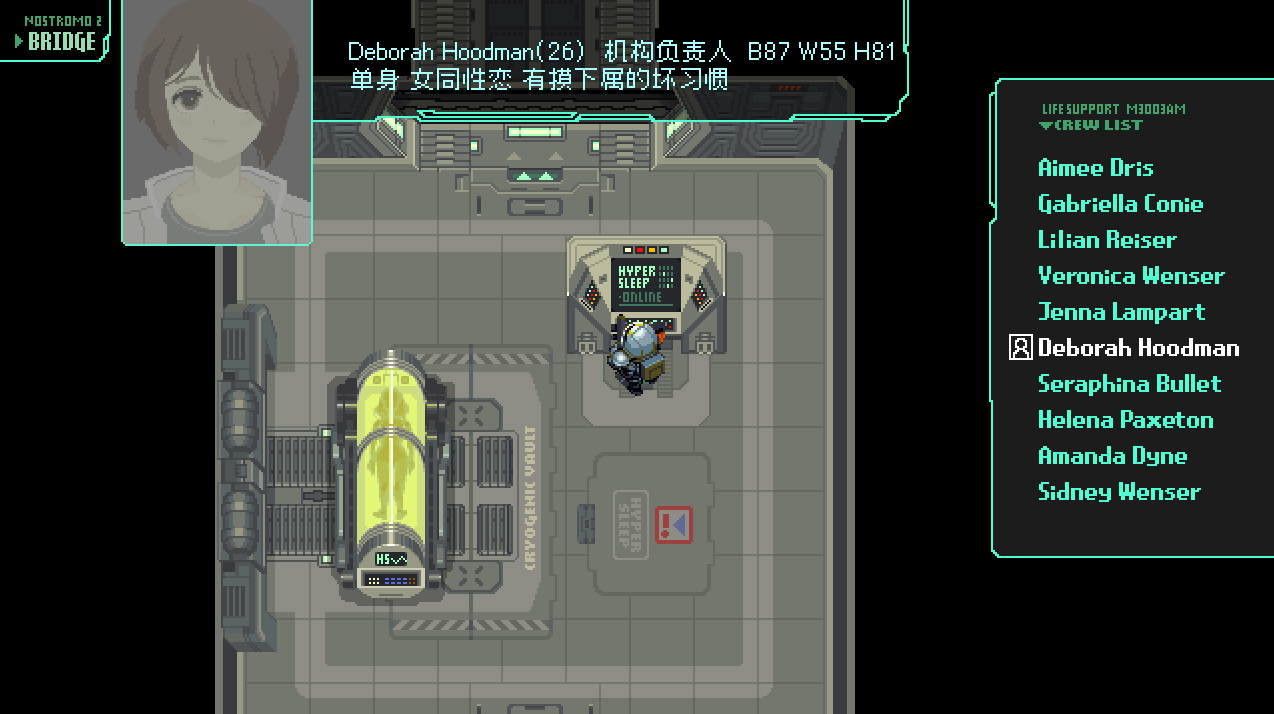The height and width of the screenshot is (714, 1274).
Task: Select Helena Paxeton in the list
Action: pyautogui.click(x=1125, y=420)
